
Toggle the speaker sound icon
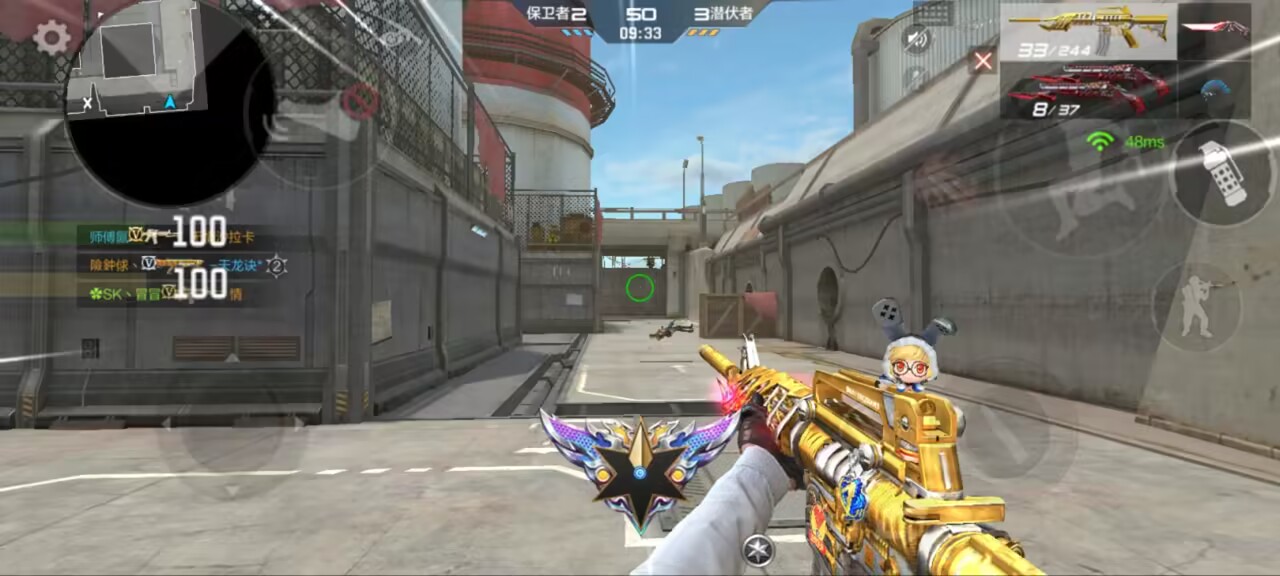click(x=914, y=39)
